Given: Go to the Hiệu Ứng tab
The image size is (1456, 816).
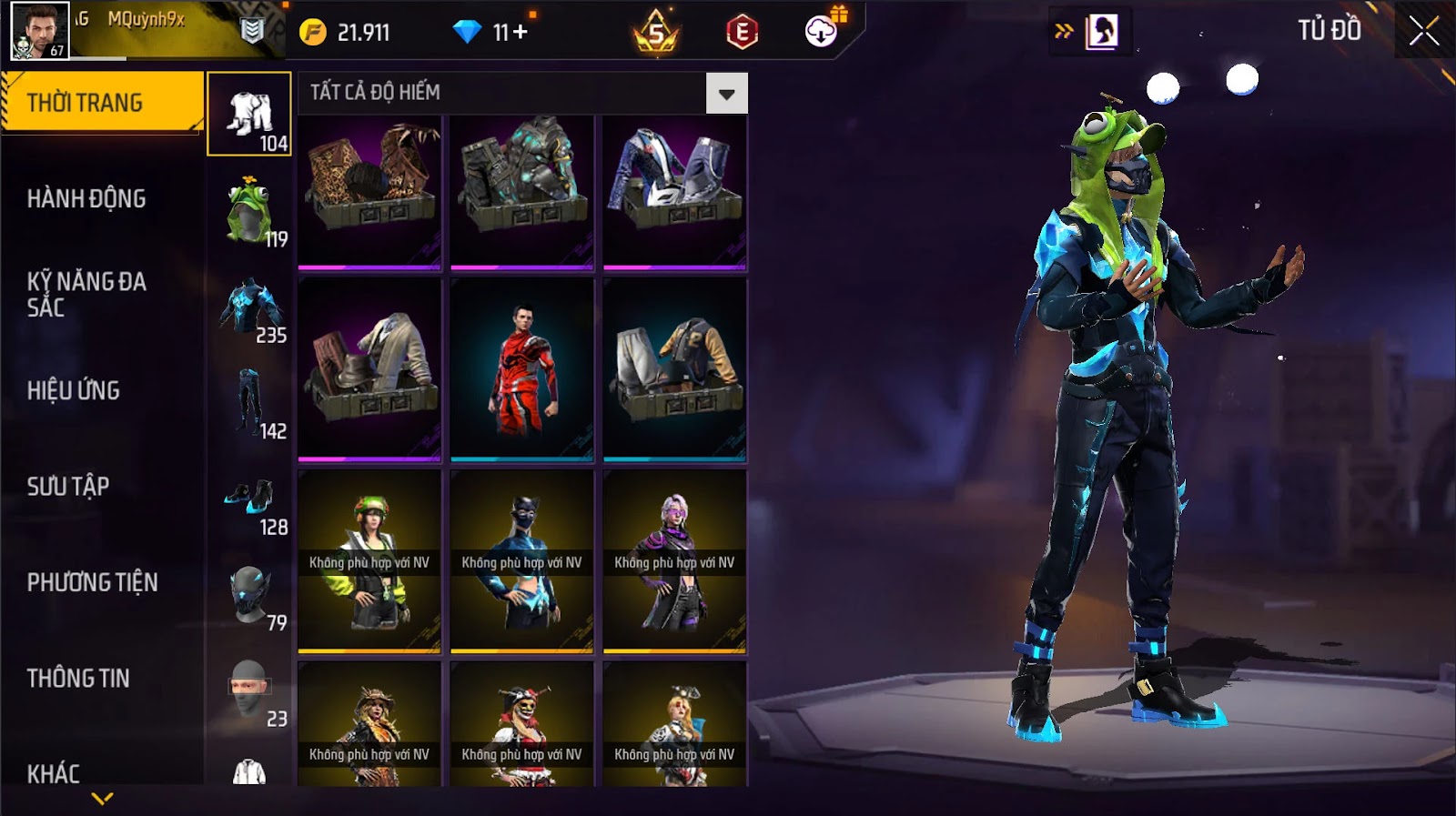Looking at the screenshot, I should click(x=74, y=390).
